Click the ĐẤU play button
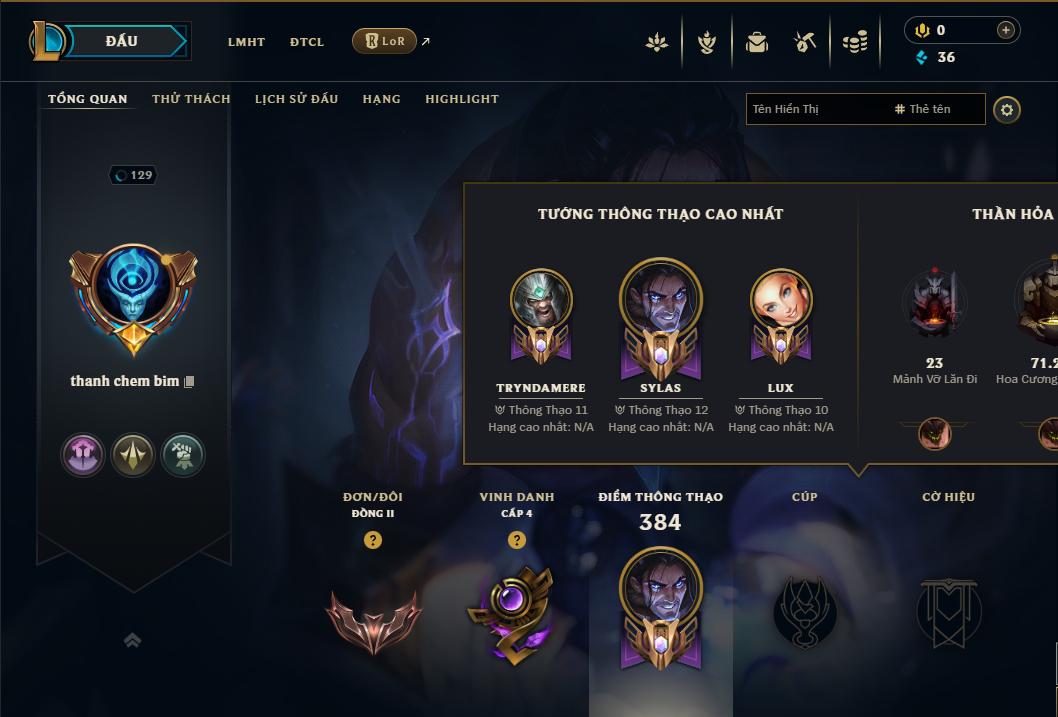The width and height of the screenshot is (1058, 717). [x=124, y=41]
